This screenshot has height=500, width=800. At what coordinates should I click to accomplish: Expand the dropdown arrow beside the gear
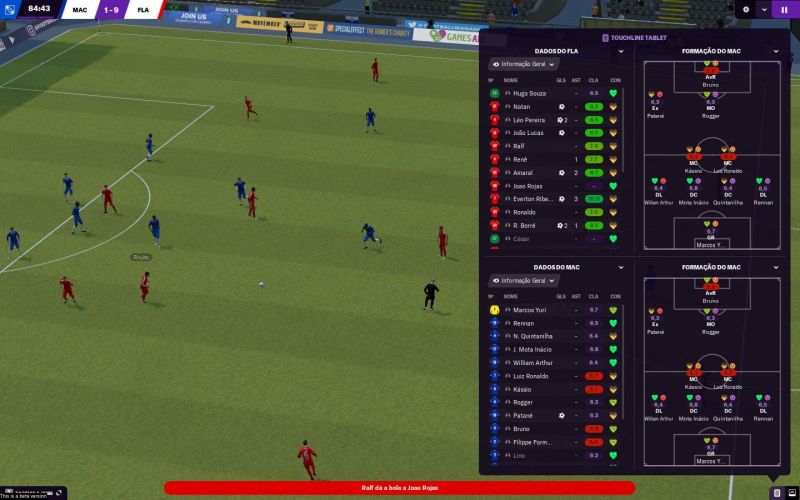point(764,9)
